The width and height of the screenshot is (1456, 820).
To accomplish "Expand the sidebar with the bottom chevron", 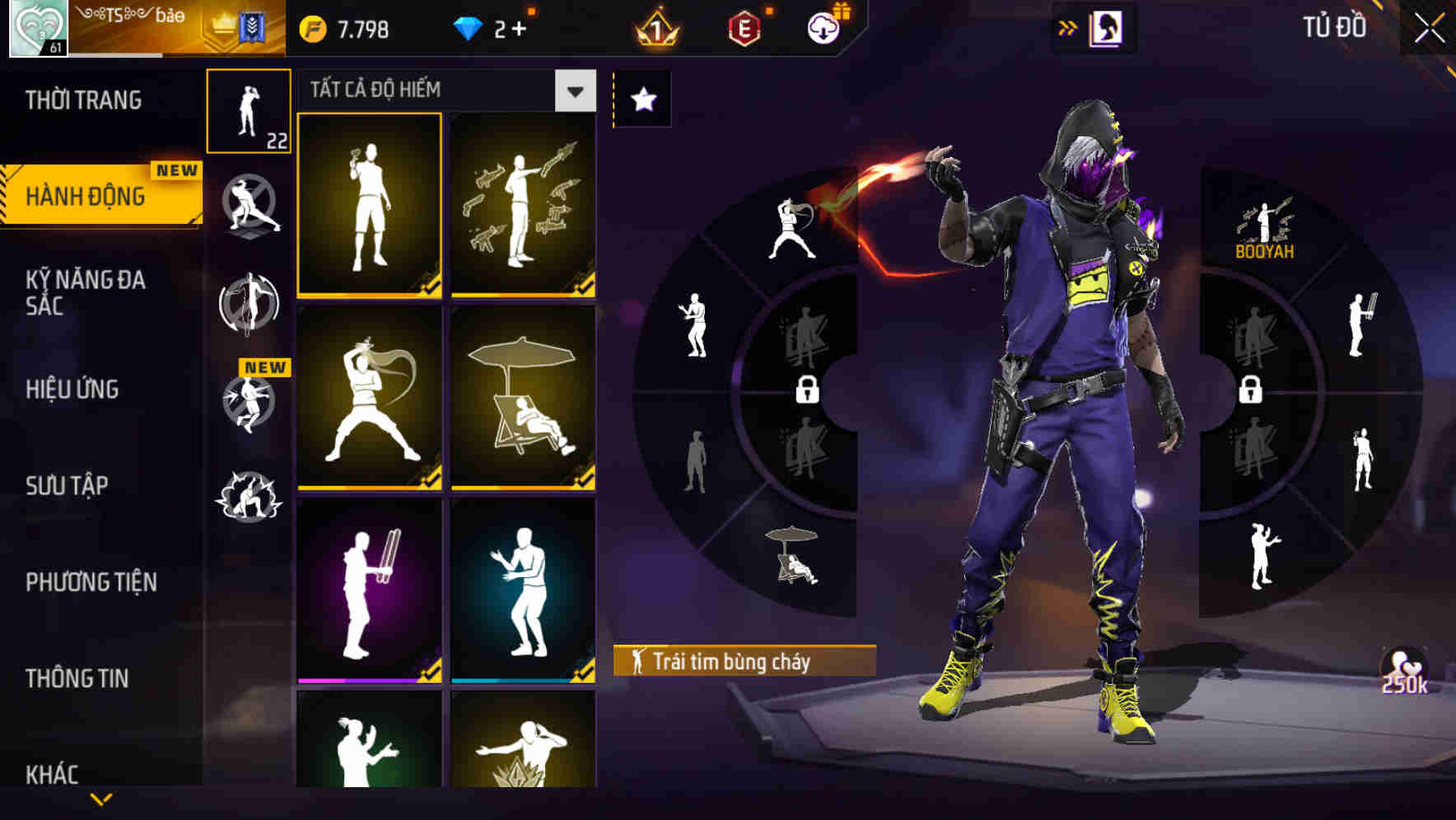I will pyautogui.click(x=100, y=800).
